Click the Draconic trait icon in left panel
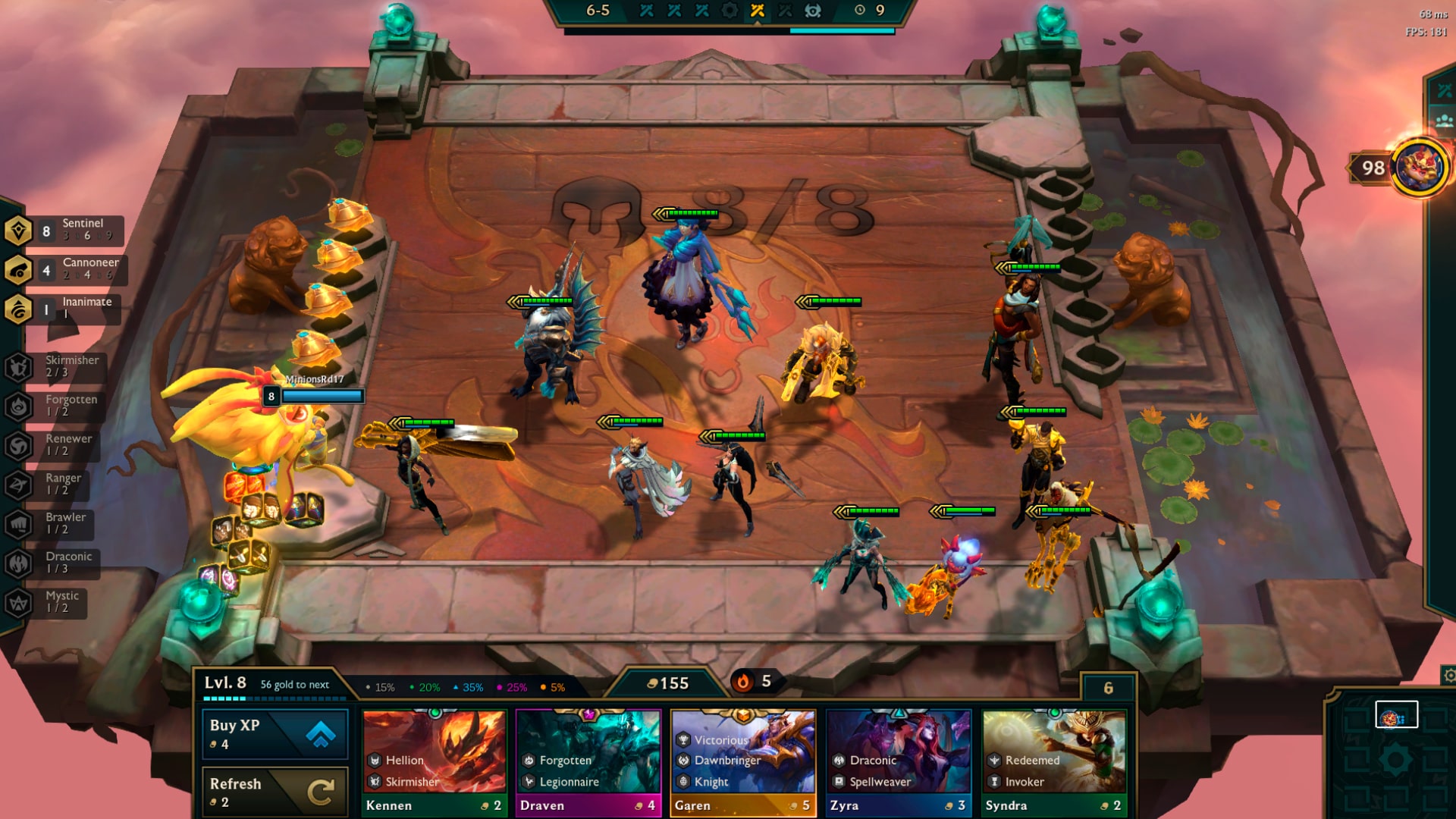This screenshot has height=819, width=1456. coord(17,562)
